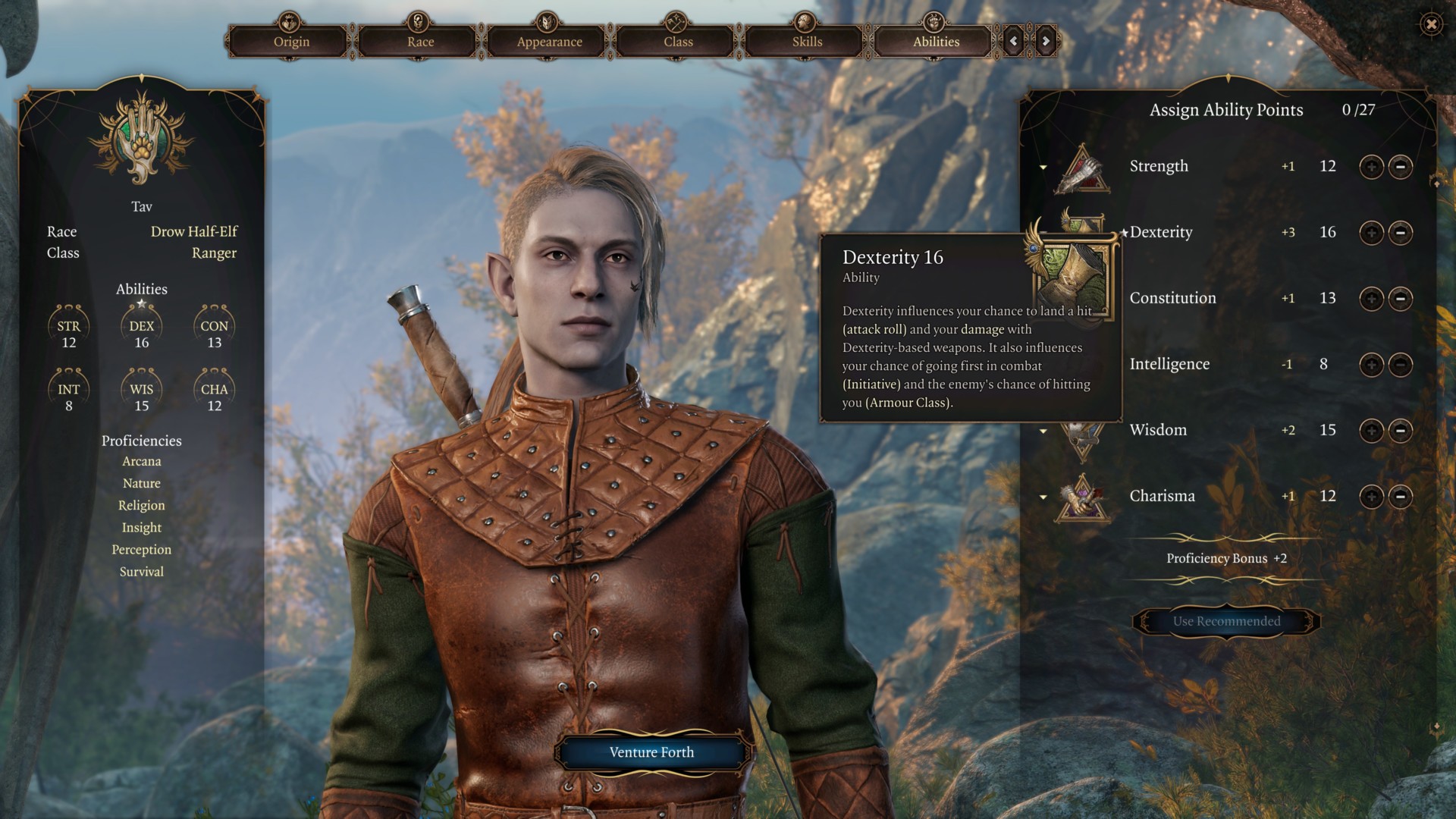Select the Charisma ability icon
1456x819 pixels.
coord(1083,497)
